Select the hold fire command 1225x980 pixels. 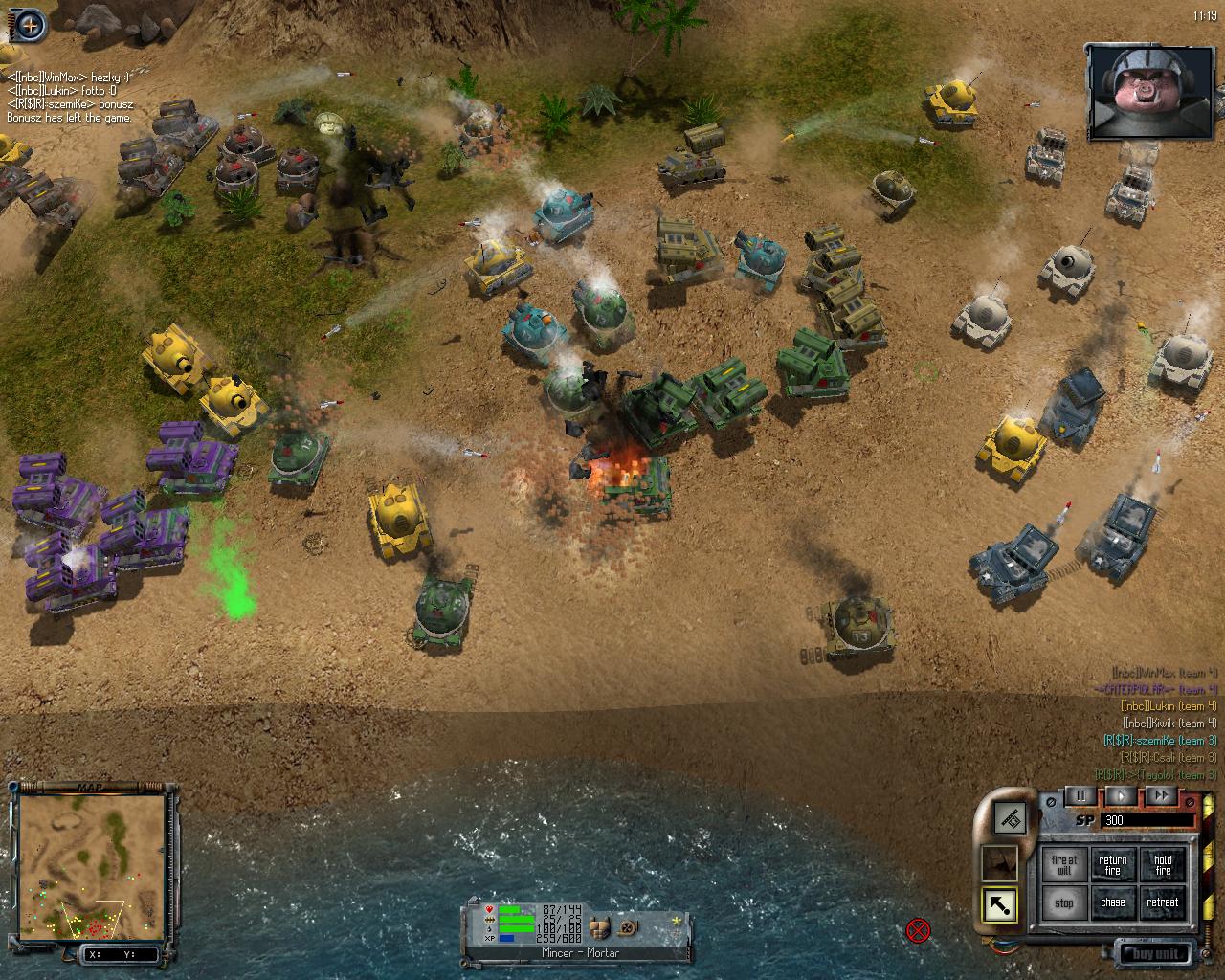coord(1162,864)
